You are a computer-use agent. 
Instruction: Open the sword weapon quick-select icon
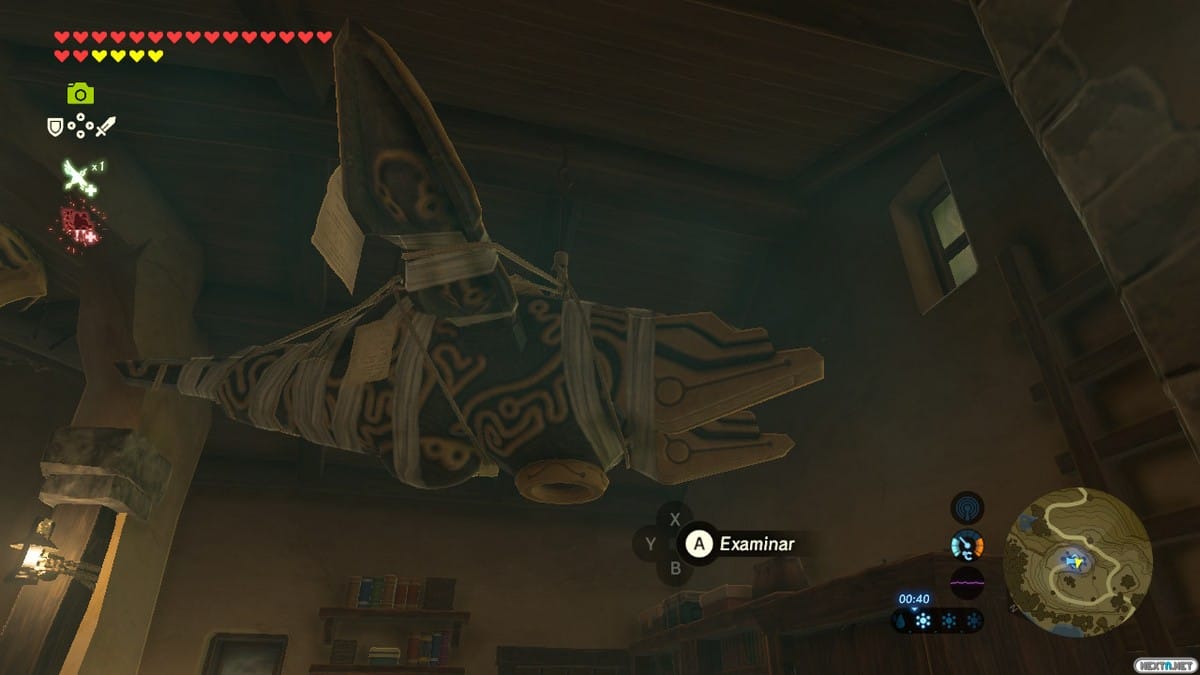click(x=106, y=126)
